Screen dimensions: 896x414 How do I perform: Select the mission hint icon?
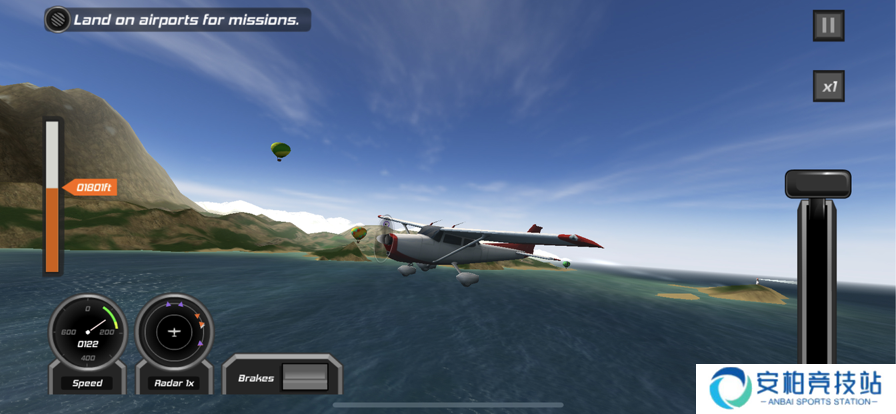point(58,20)
